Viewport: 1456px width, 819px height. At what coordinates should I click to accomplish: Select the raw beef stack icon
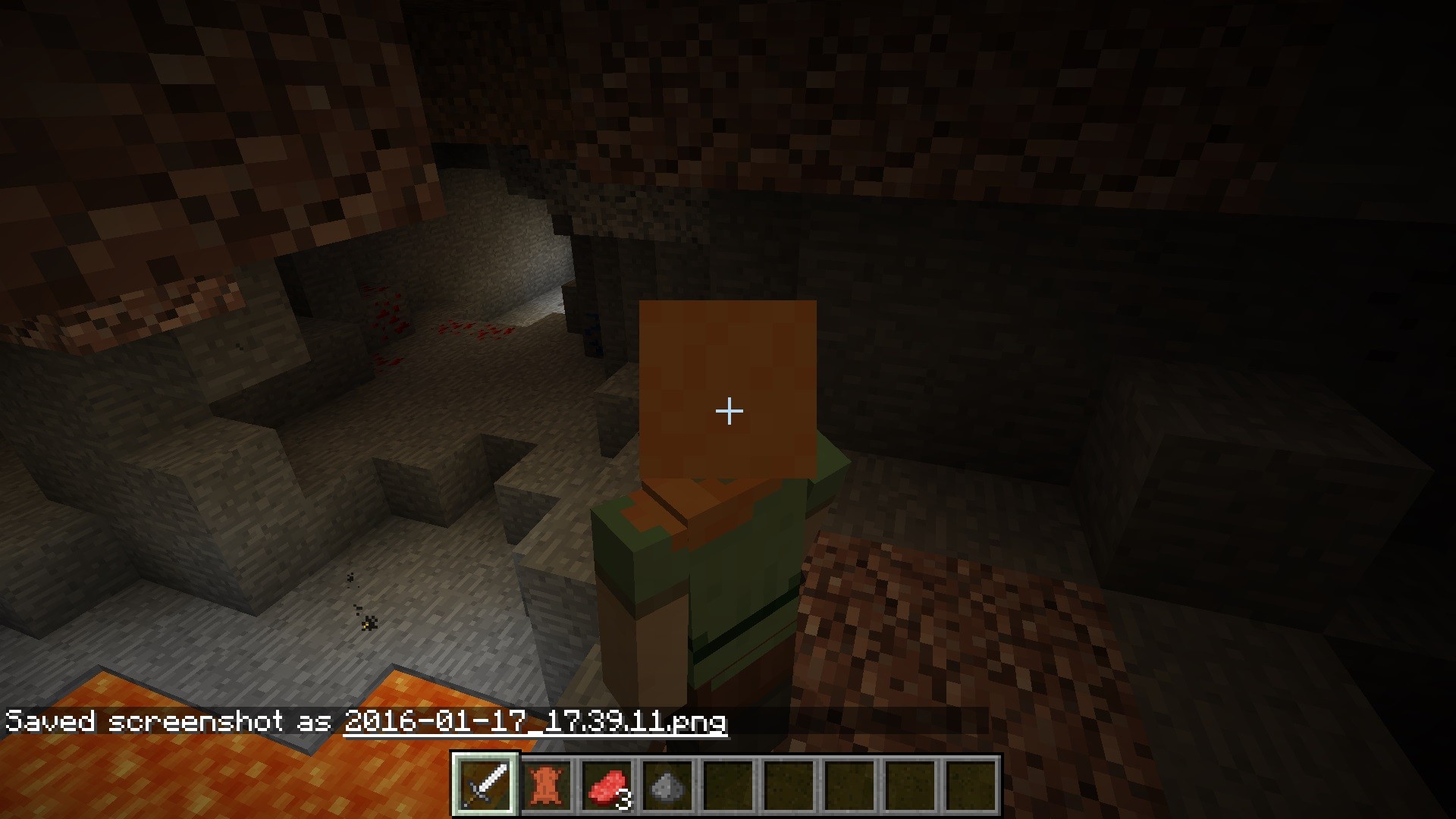point(607,785)
